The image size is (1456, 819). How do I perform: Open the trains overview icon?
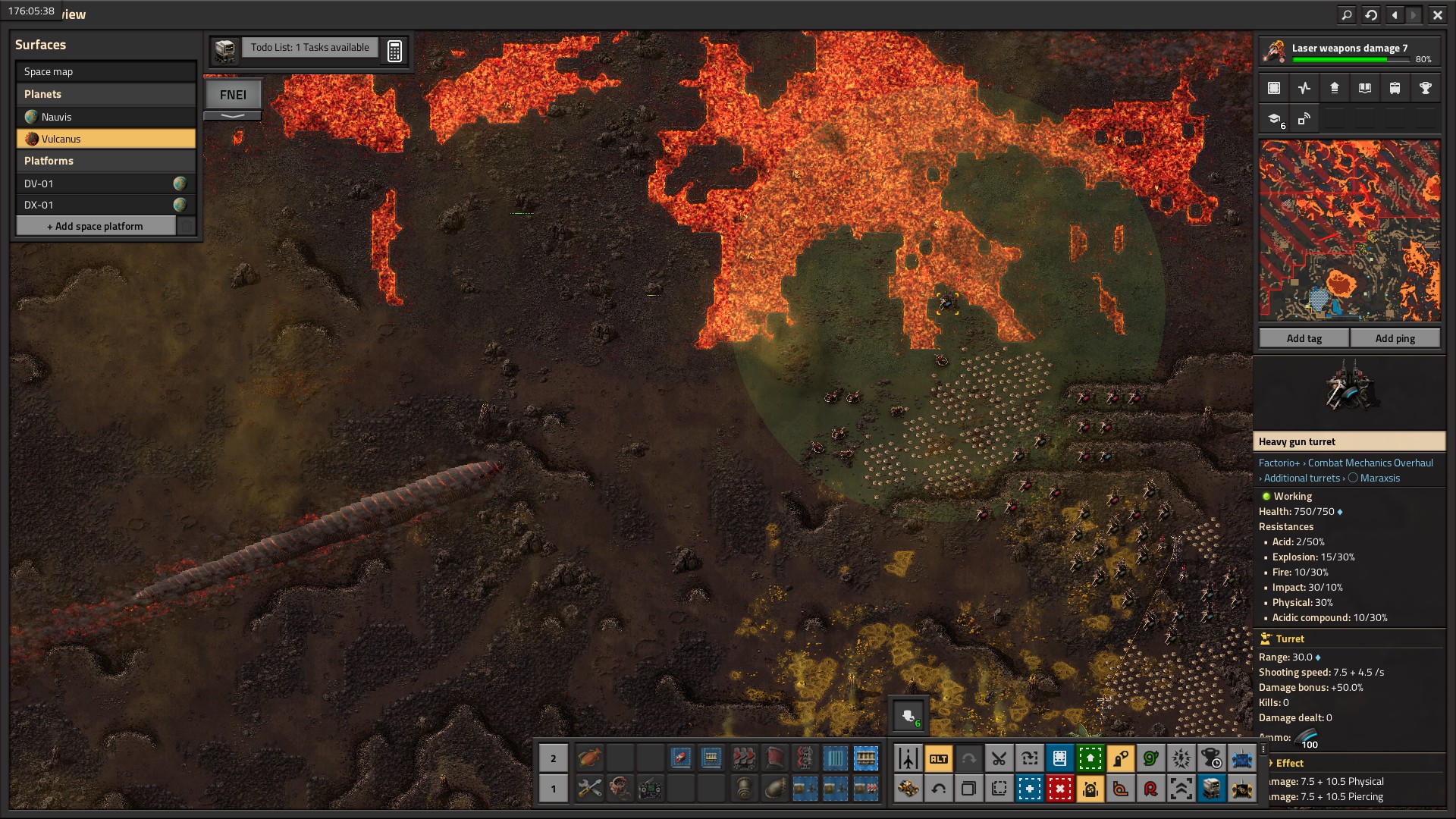[x=1395, y=88]
